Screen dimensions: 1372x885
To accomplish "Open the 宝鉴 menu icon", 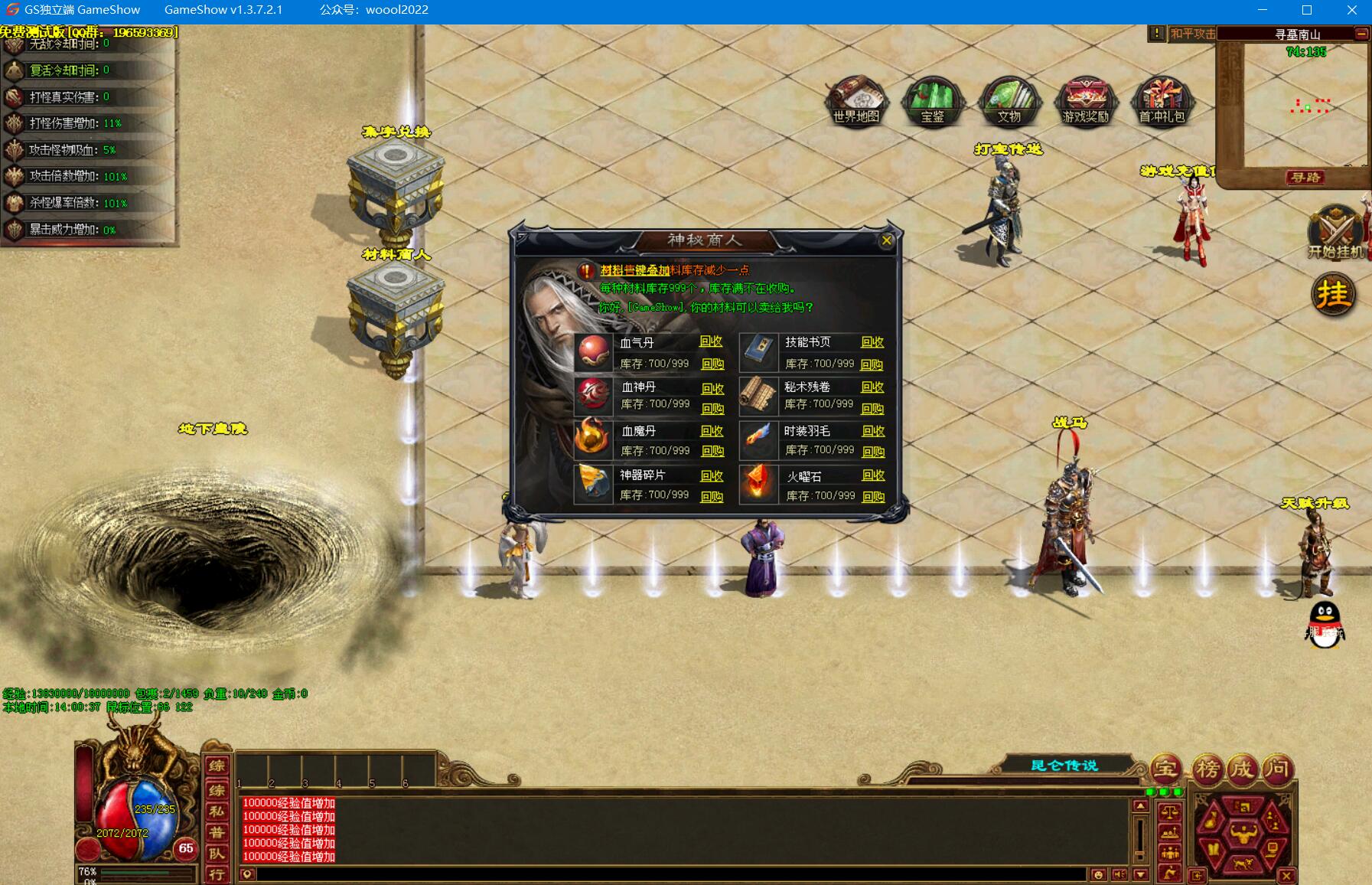I will tap(932, 101).
